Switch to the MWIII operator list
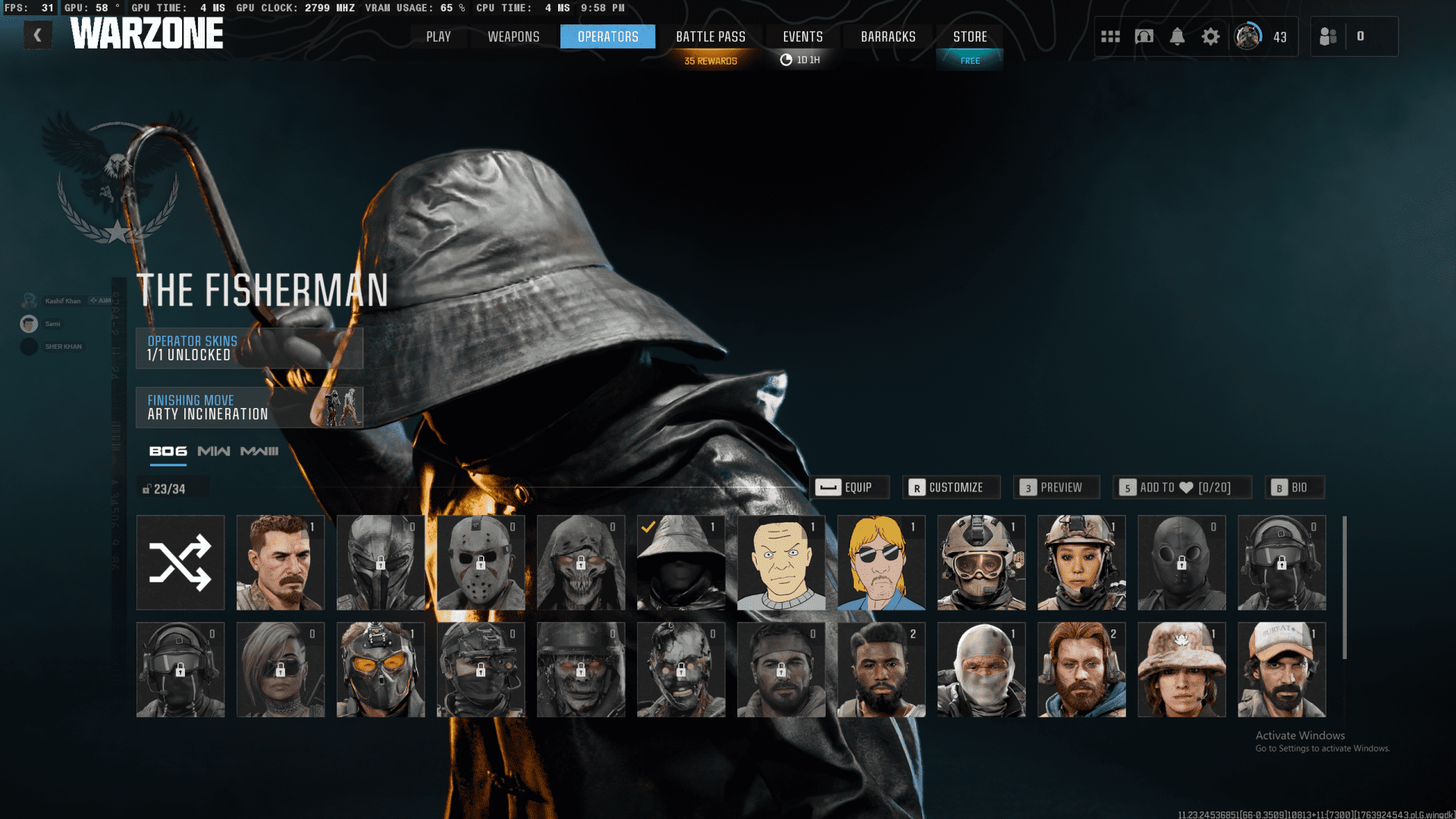 point(259,450)
